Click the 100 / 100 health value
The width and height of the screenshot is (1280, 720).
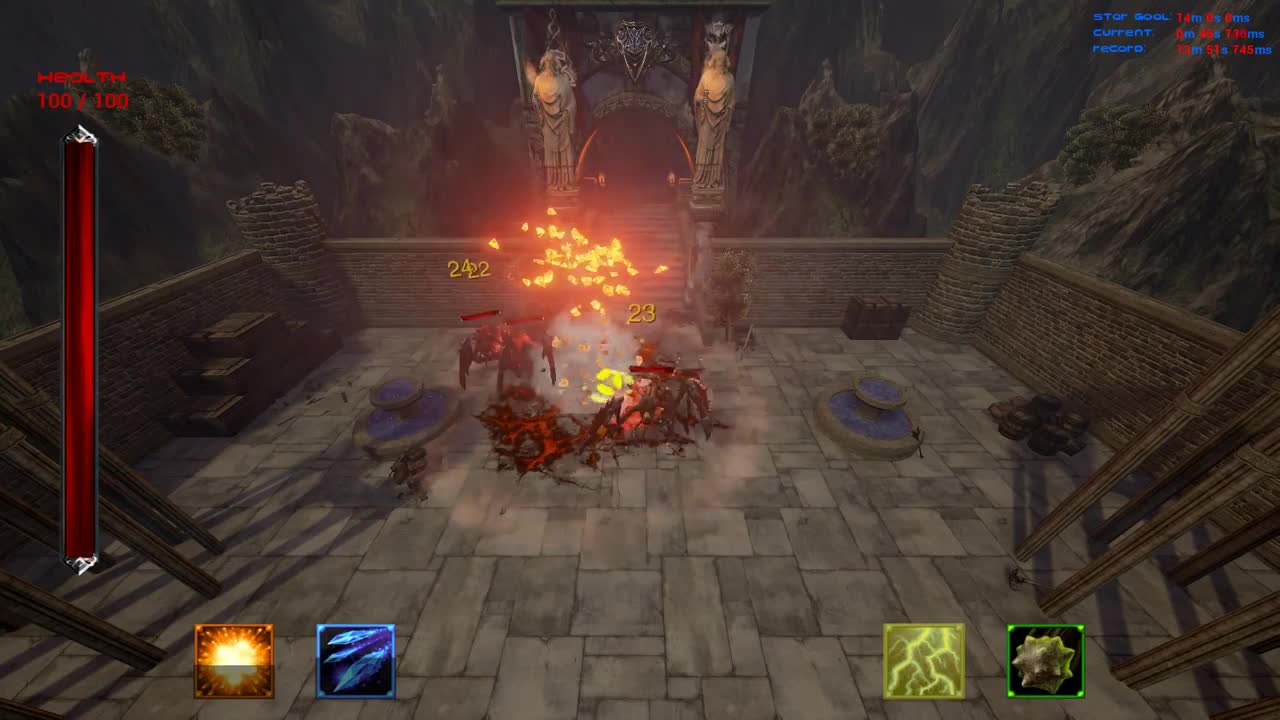coord(81,101)
